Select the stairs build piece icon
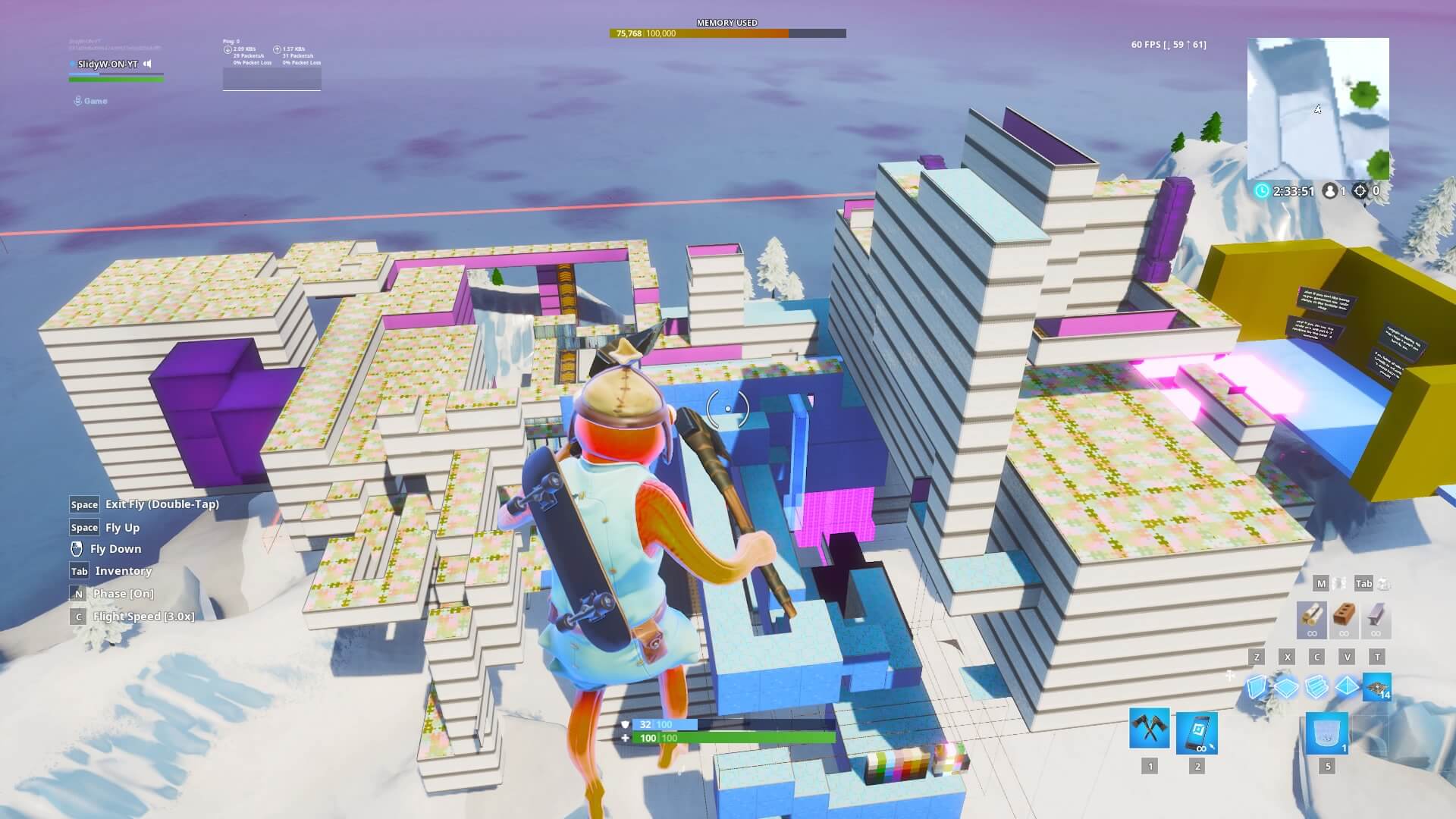1456x819 pixels. tap(1317, 686)
